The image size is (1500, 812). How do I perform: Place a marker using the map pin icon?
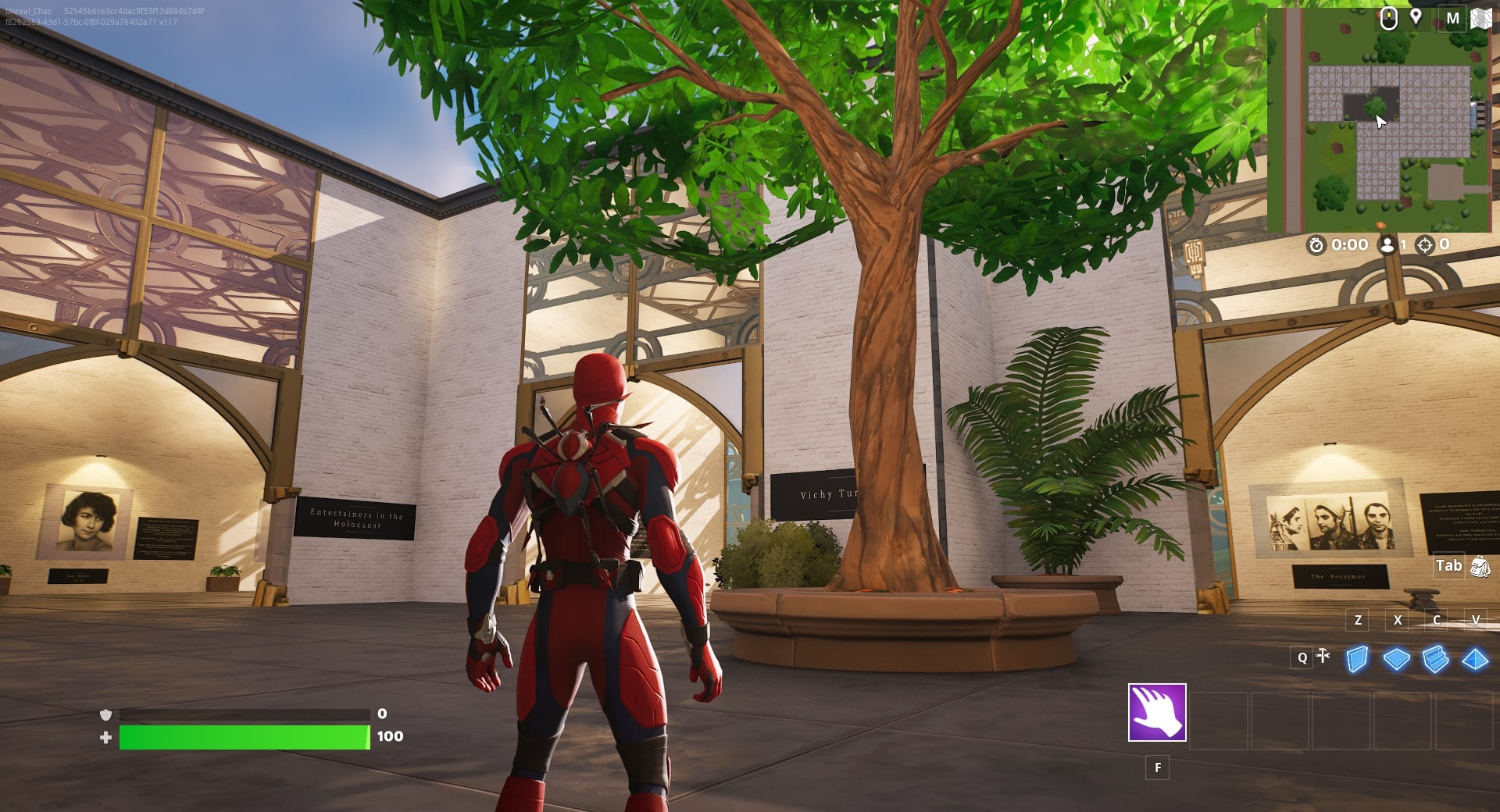click(1416, 17)
